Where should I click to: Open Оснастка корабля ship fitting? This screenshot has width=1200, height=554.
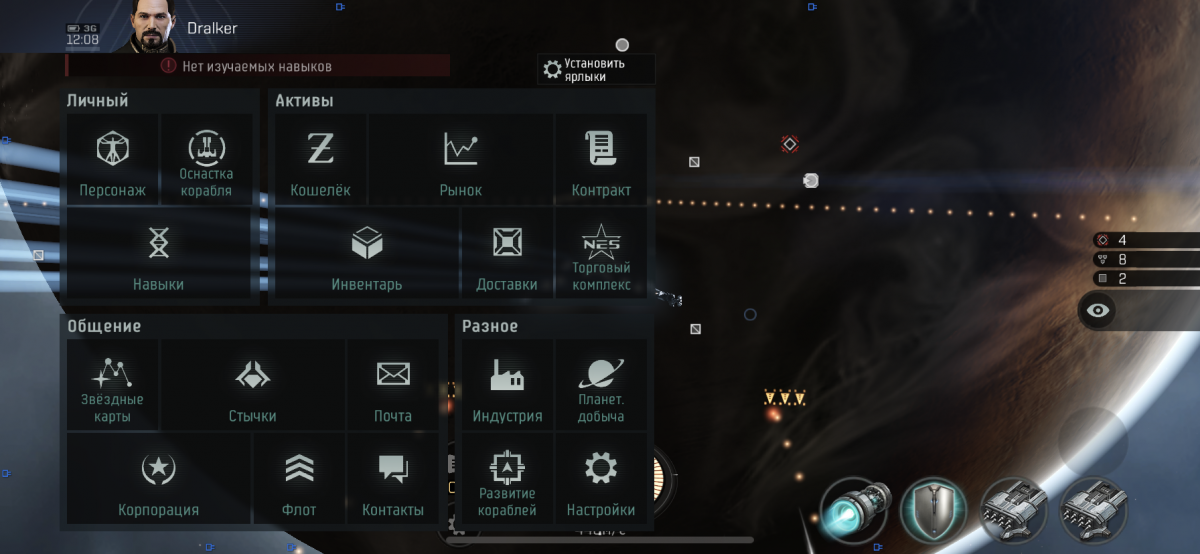tap(206, 160)
